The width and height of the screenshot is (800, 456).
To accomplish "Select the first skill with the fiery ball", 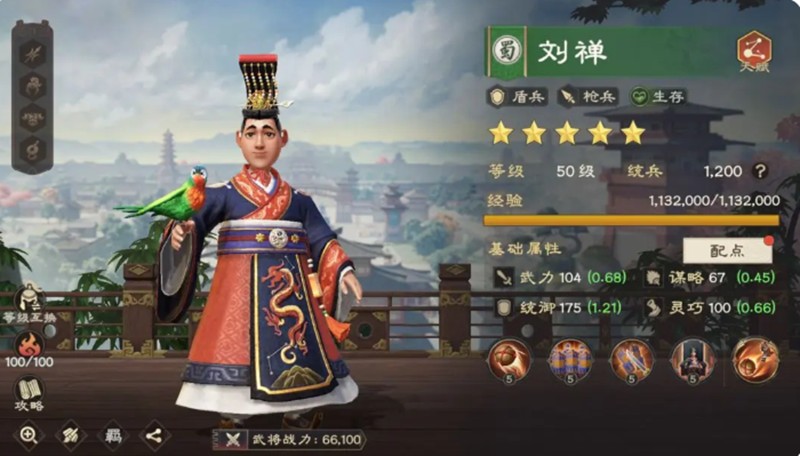I will [509, 360].
